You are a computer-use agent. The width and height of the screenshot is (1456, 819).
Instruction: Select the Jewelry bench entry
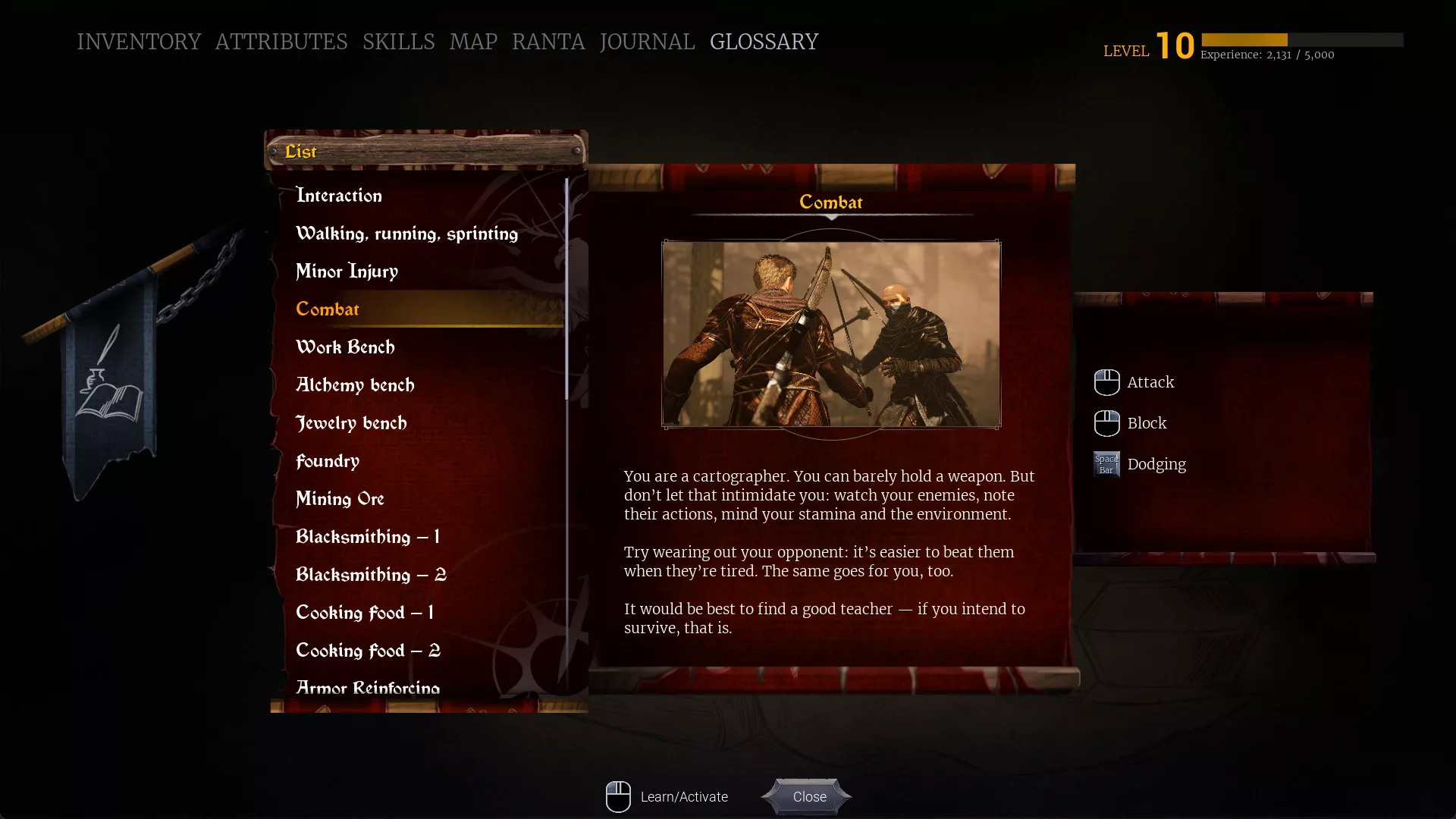click(x=351, y=423)
